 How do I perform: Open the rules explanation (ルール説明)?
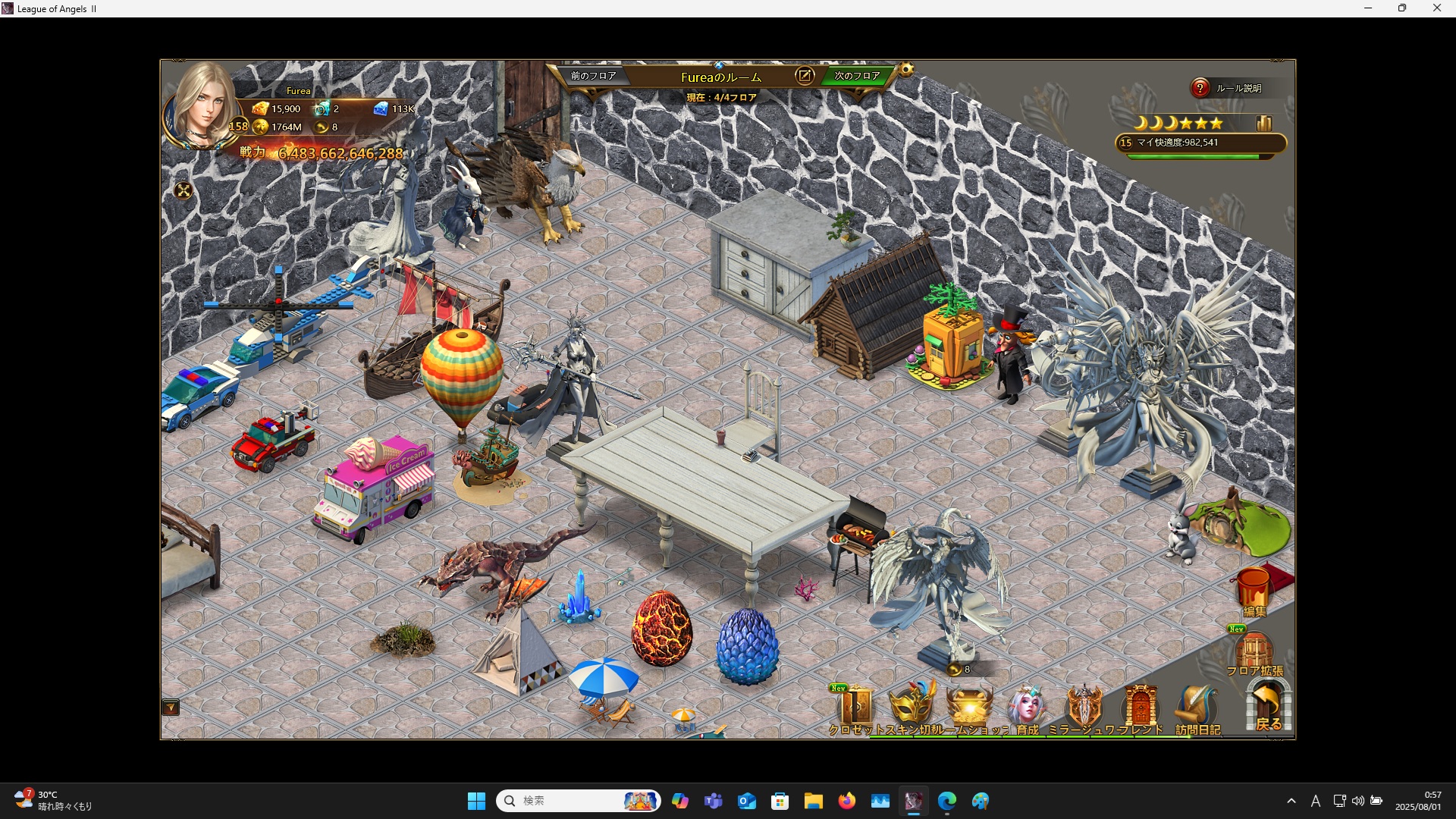[1228, 88]
